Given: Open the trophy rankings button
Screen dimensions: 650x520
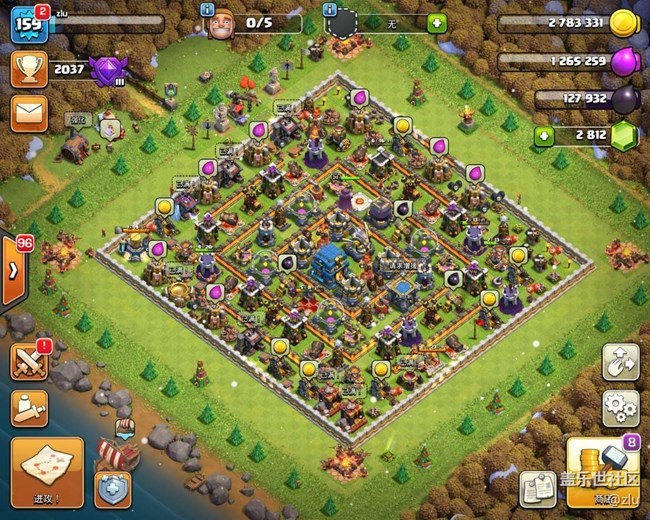Looking at the screenshot, I should pos(28,68).
